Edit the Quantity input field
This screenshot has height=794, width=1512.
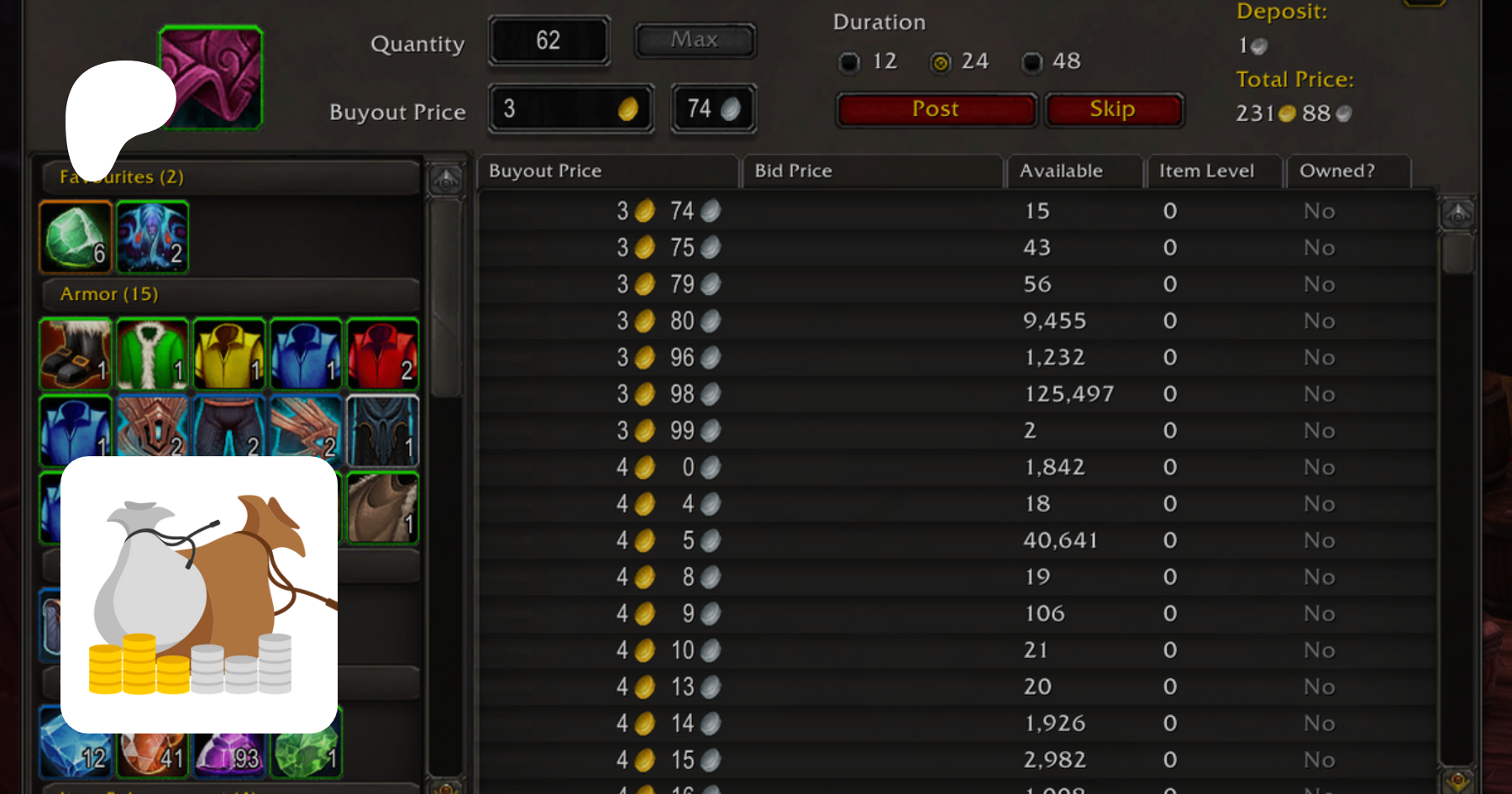[549, 40]
